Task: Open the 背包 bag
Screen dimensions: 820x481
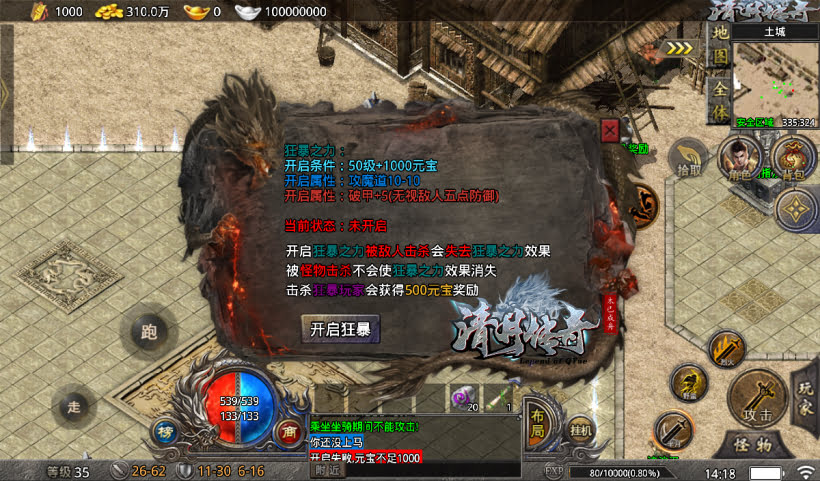Action: pyautogui.click(x=792, y=160)
